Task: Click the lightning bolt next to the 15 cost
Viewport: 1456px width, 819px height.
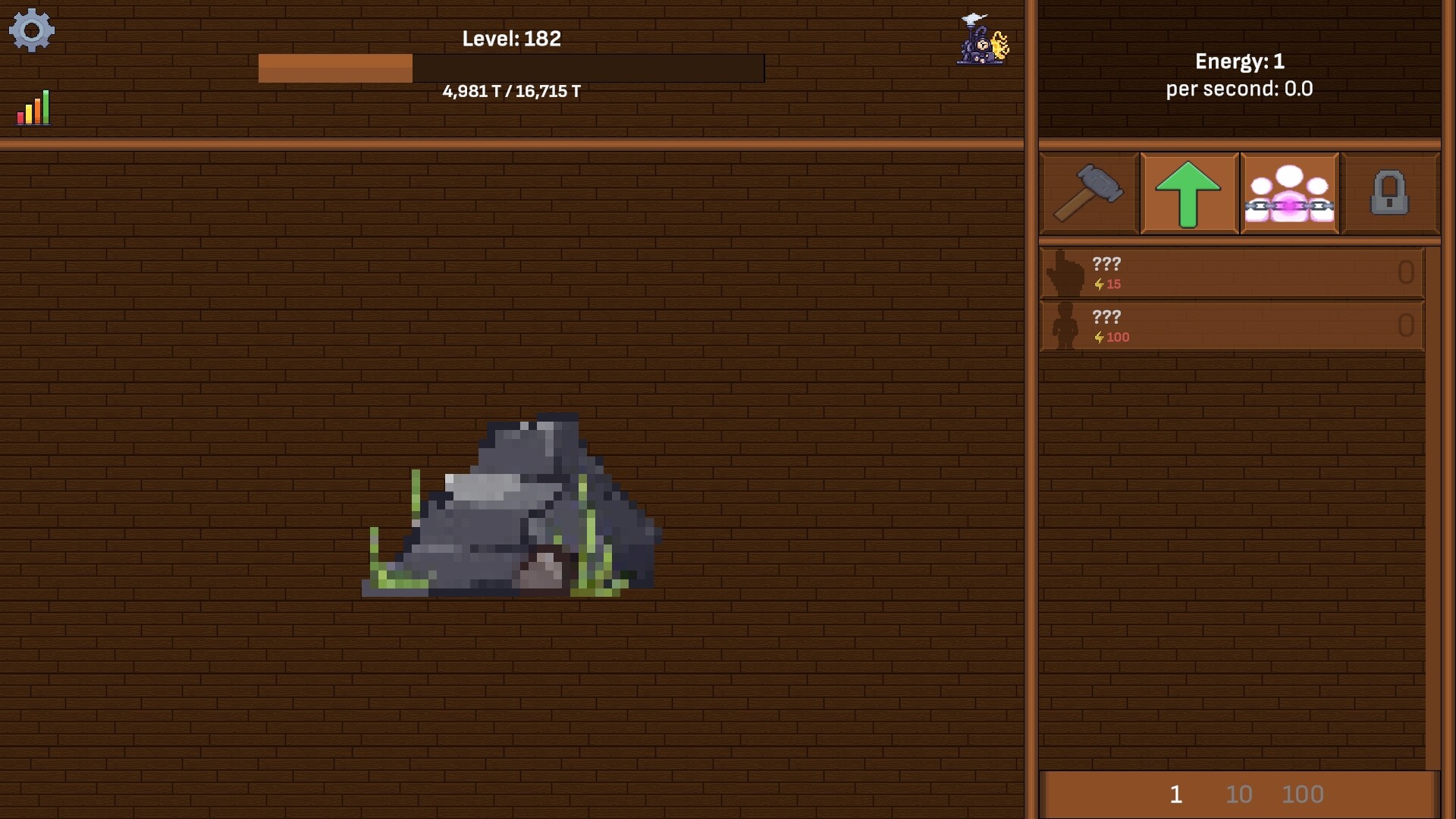Action: point(1100,284)
